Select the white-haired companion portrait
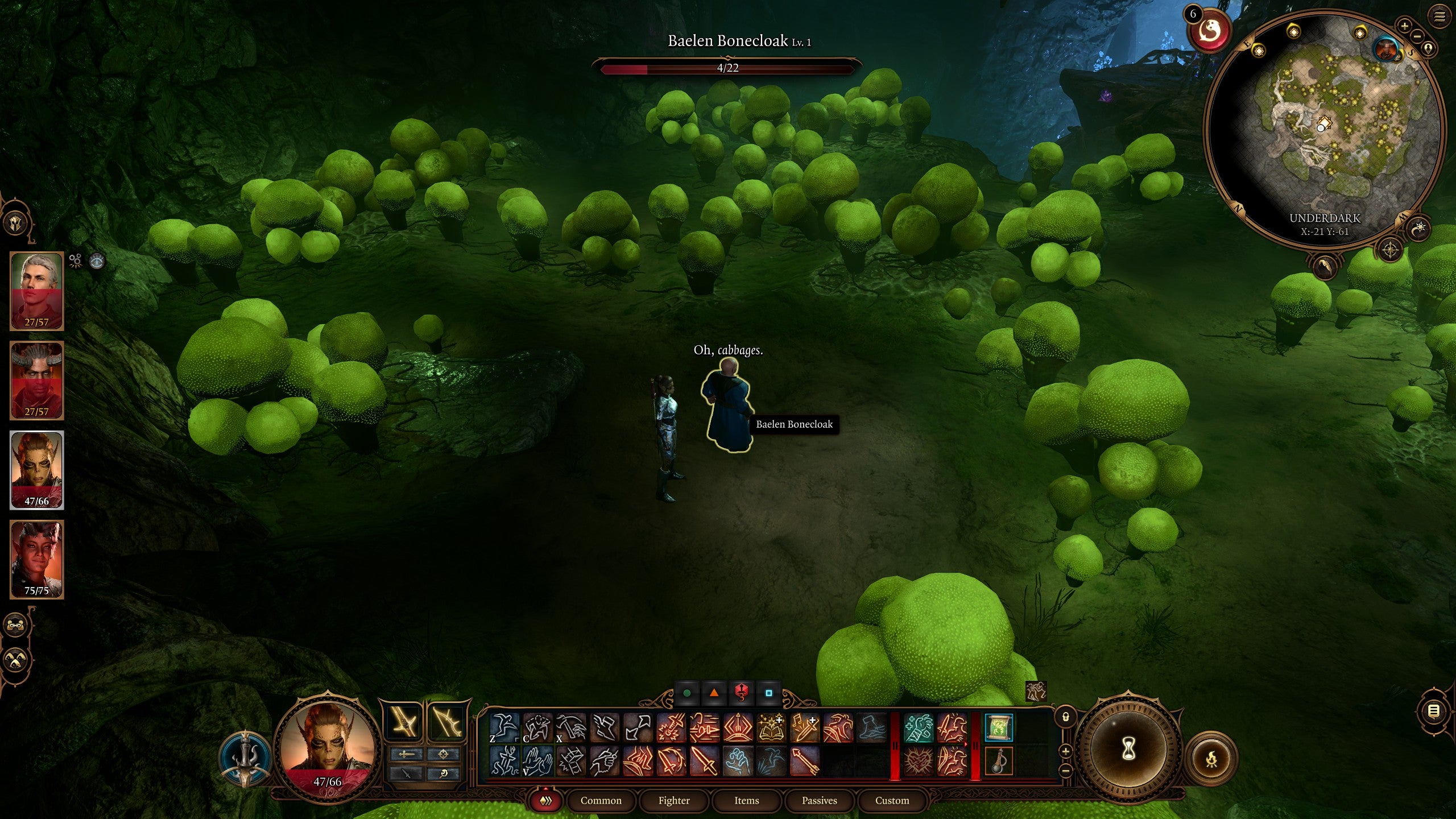 pos(37,290)
